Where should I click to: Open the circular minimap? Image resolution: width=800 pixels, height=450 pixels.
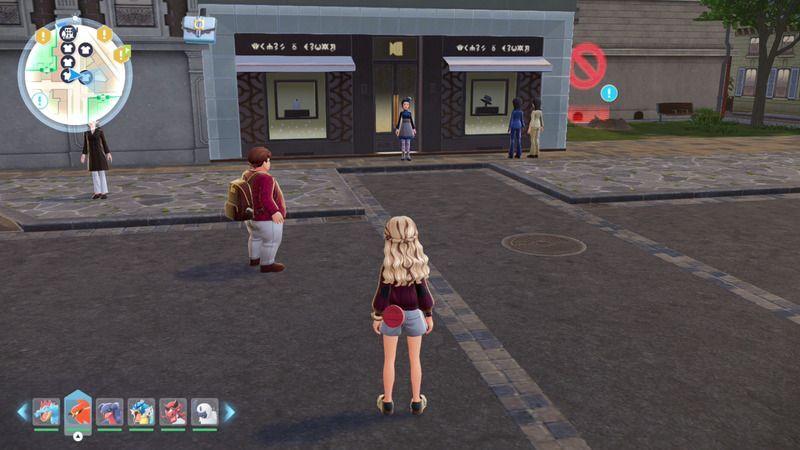[x=75, y=75]
